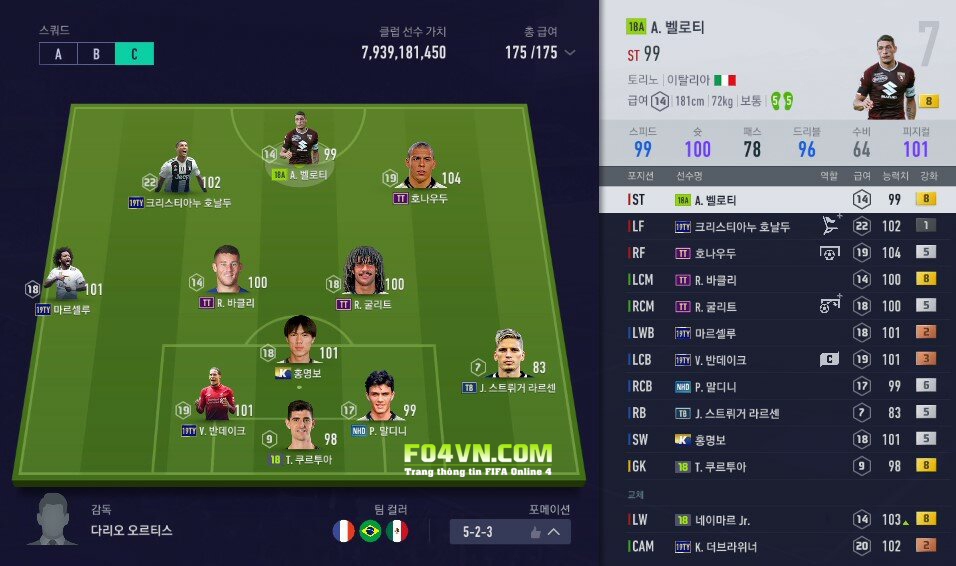Screen dimensions: 956x566
Task: Select squad tab C
Action: [134, 54]
